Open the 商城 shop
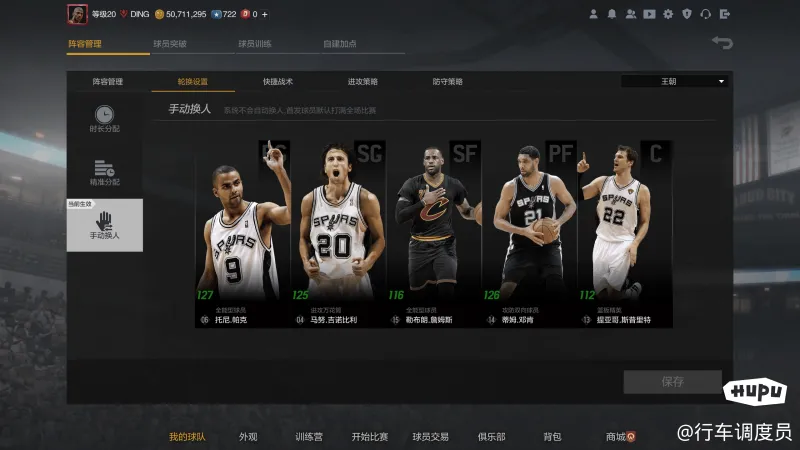The image size is (800, 450). (619, 437)
